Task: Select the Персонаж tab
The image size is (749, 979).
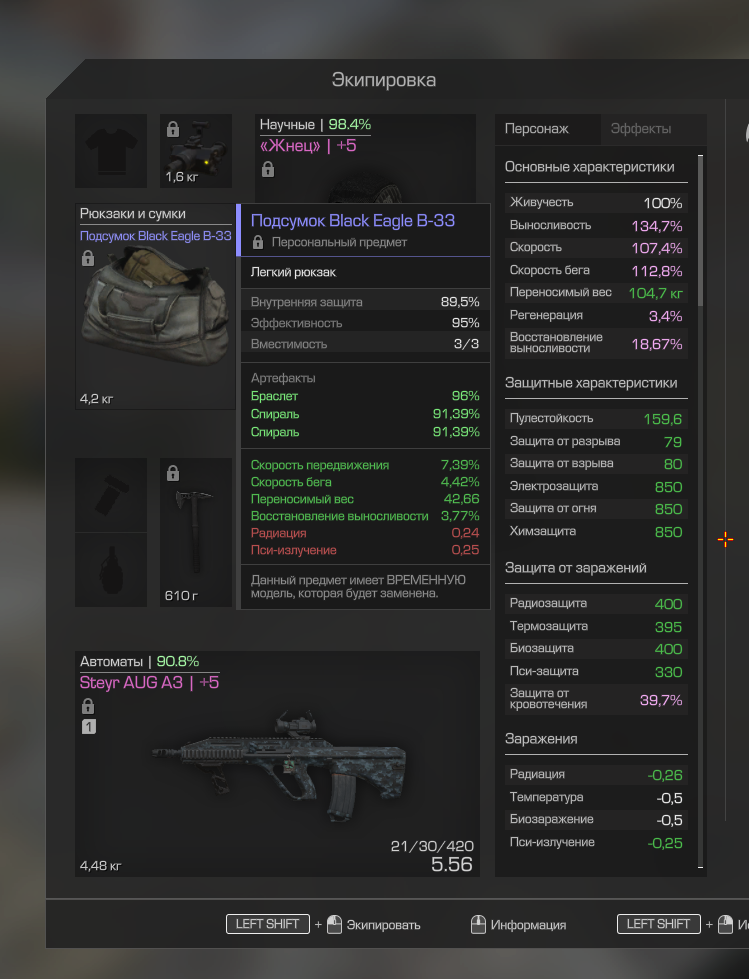Action: [537, 129]
